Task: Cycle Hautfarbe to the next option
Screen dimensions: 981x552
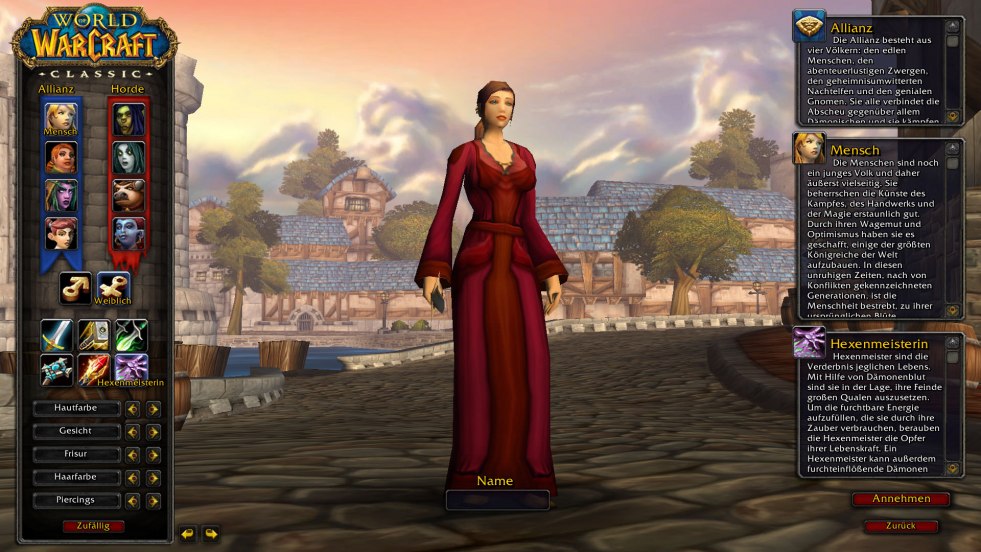Action: [x=153, y=408]
